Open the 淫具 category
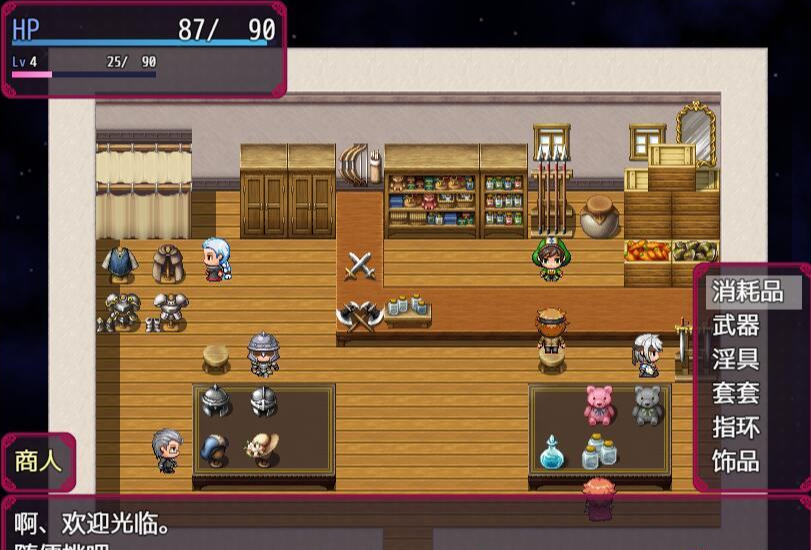 point(736,359)
